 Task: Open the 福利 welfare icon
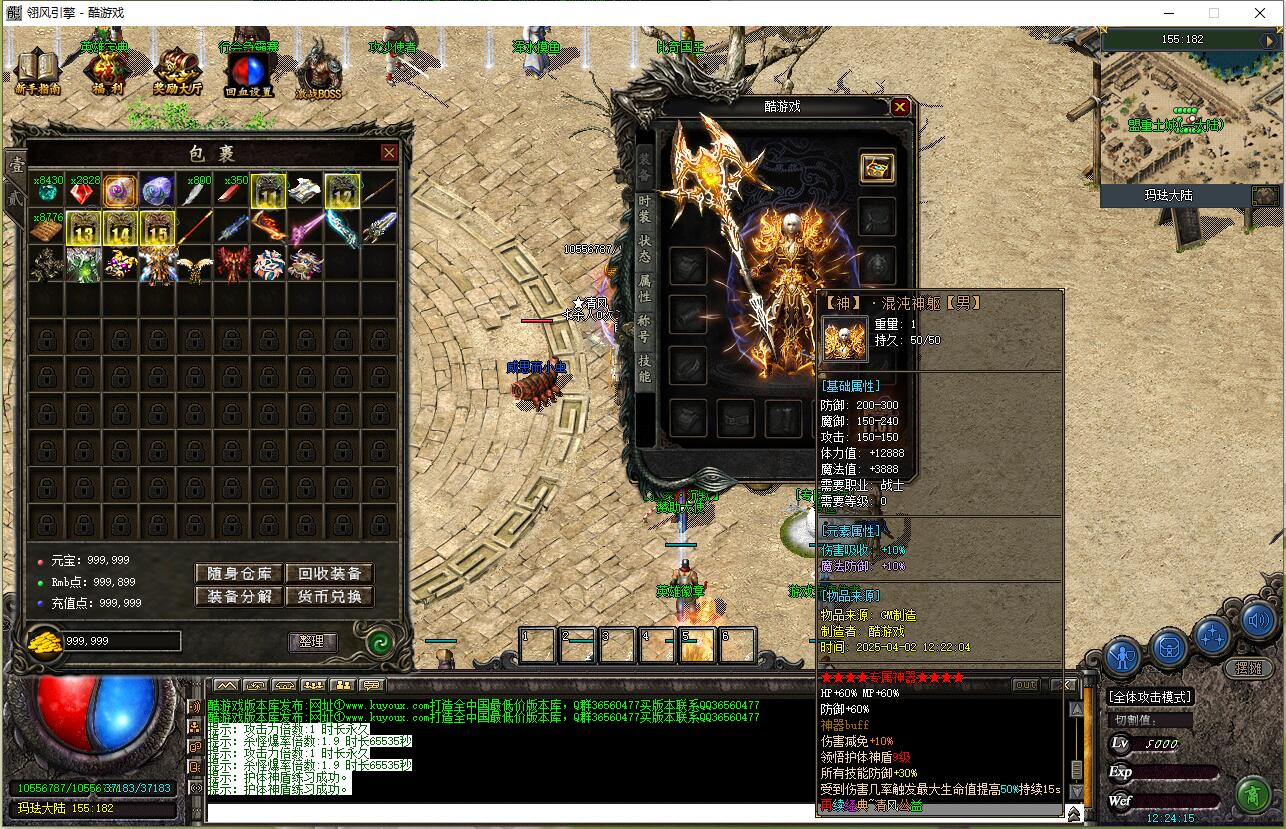pos(107,71)
